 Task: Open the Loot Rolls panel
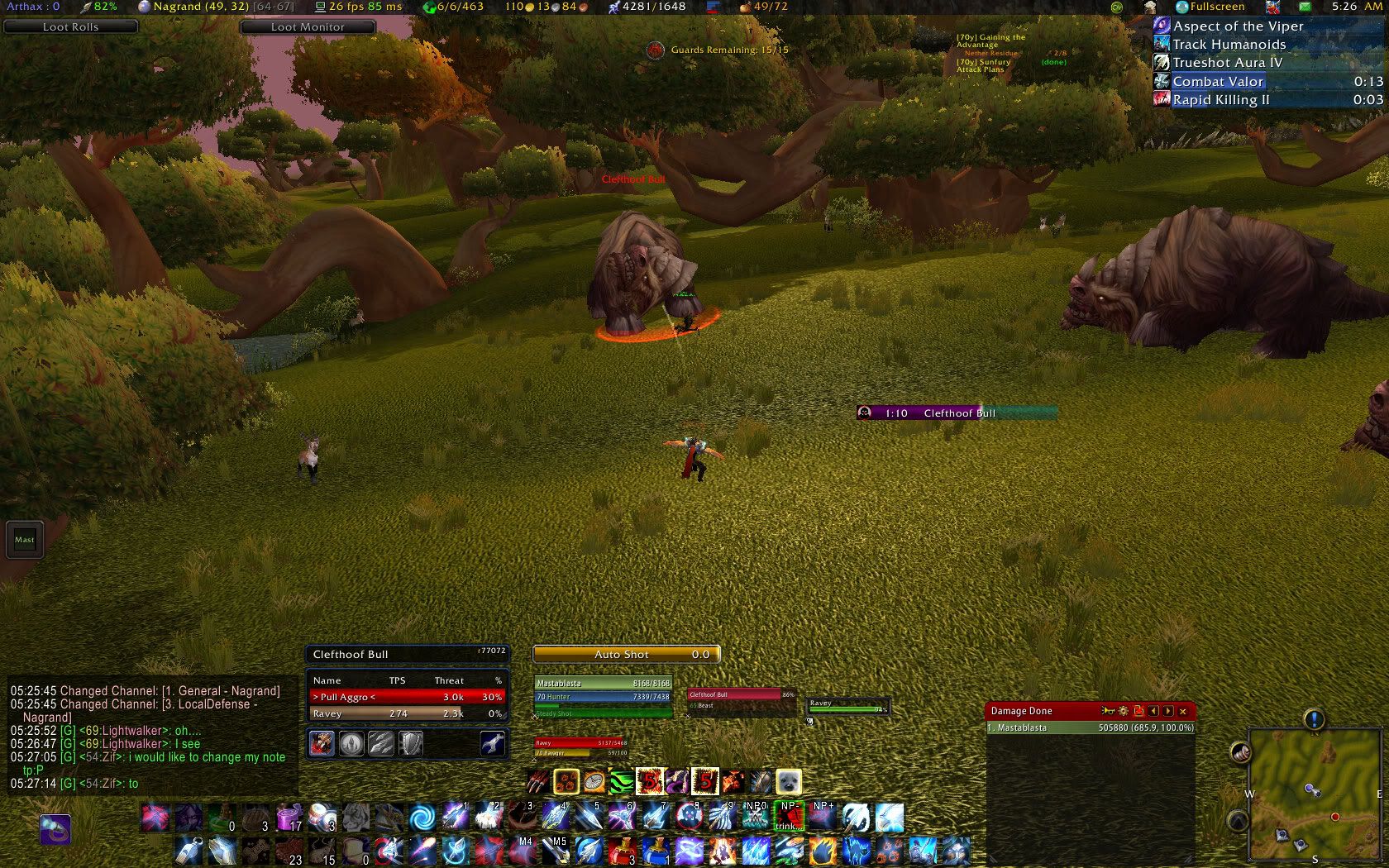click(70, 26)
